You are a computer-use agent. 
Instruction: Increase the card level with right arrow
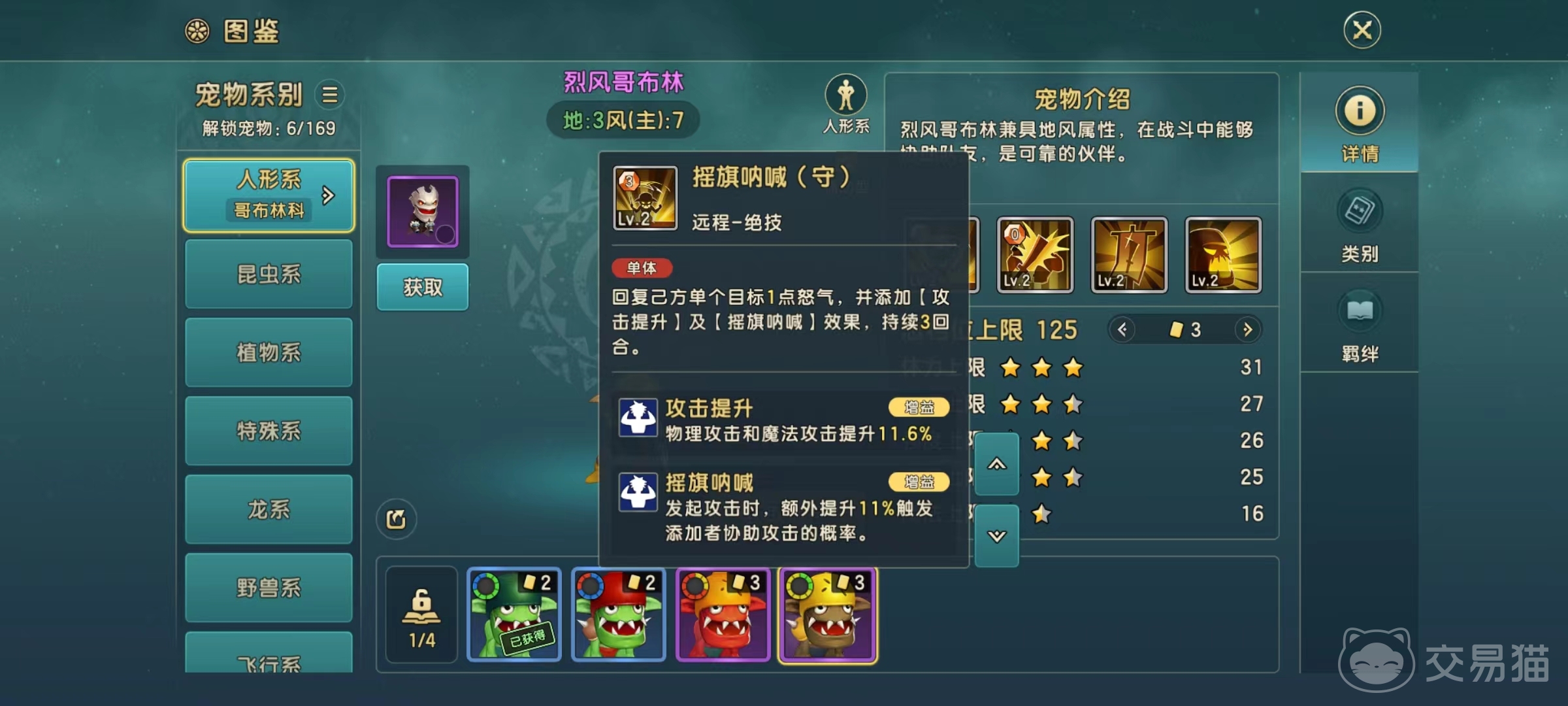point(1247,329)
